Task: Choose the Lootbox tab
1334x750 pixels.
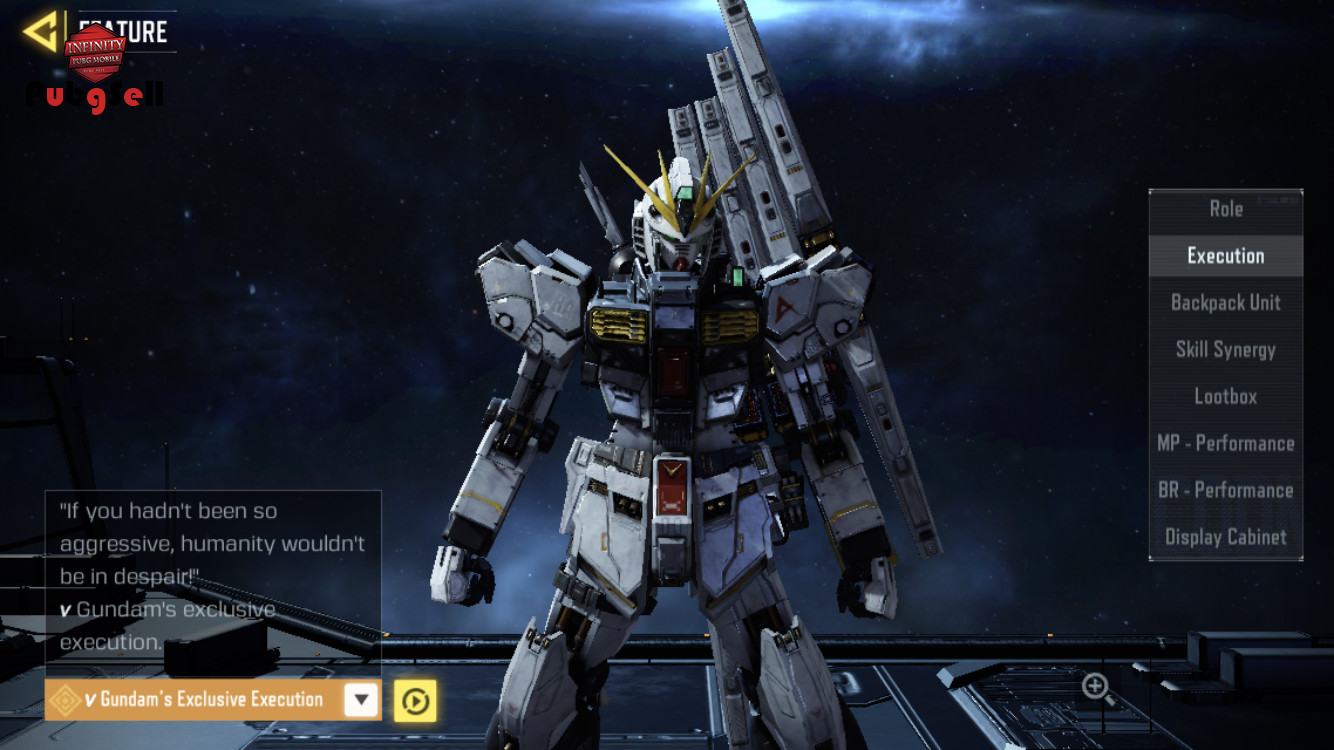Action: coord(1226,397)
